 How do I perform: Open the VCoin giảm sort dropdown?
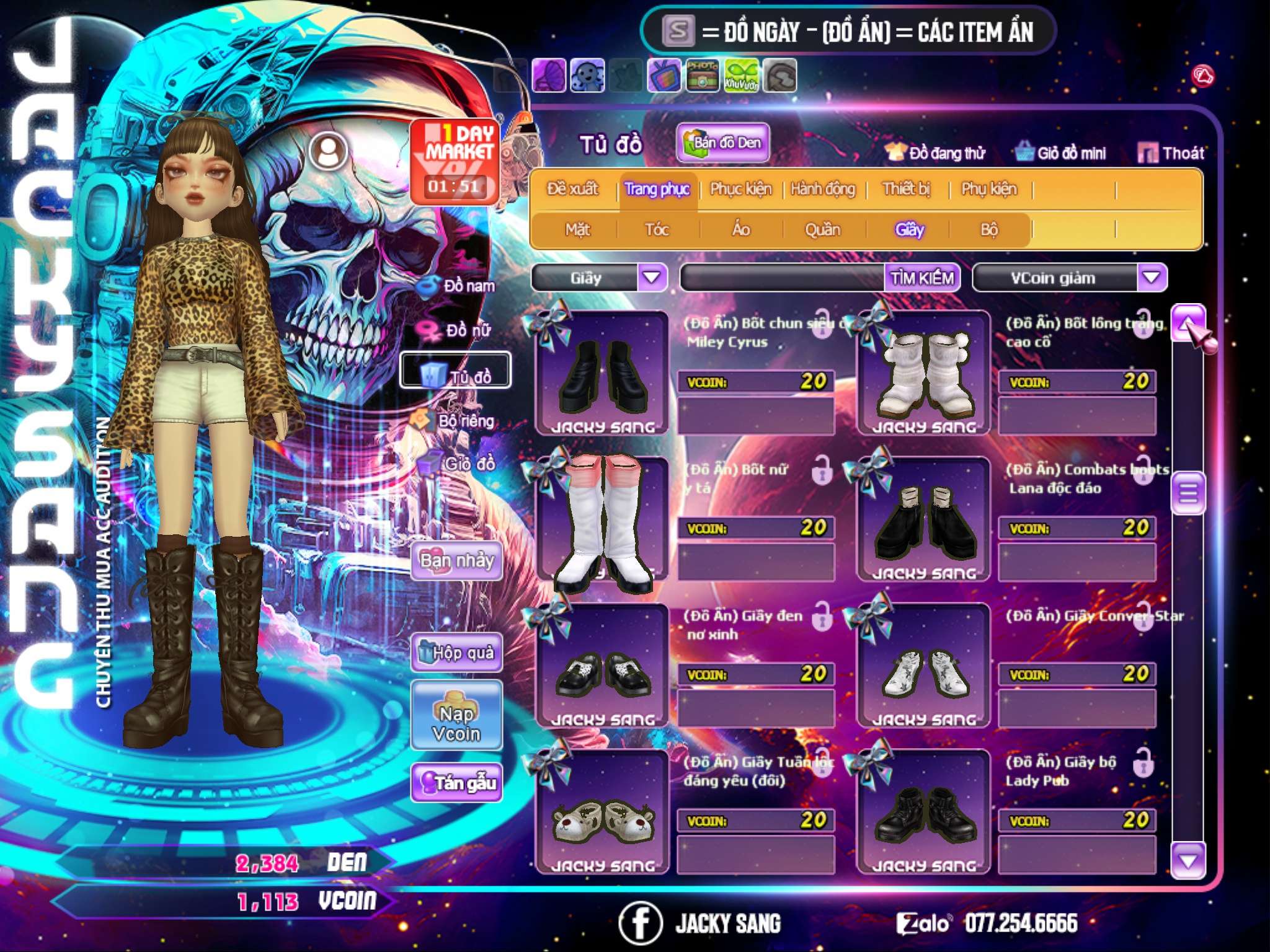click(x=1152, y=278)
